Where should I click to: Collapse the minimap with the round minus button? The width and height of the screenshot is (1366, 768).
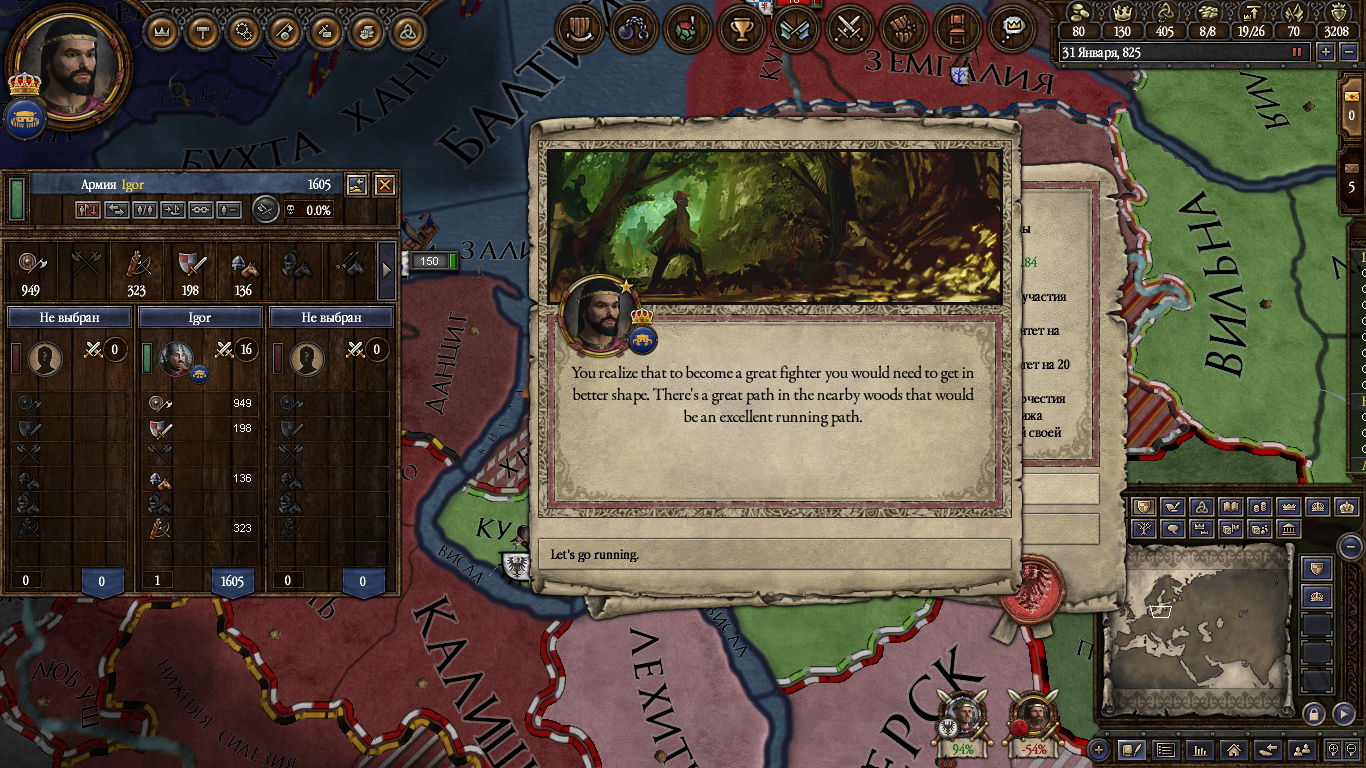point(1350,546)
